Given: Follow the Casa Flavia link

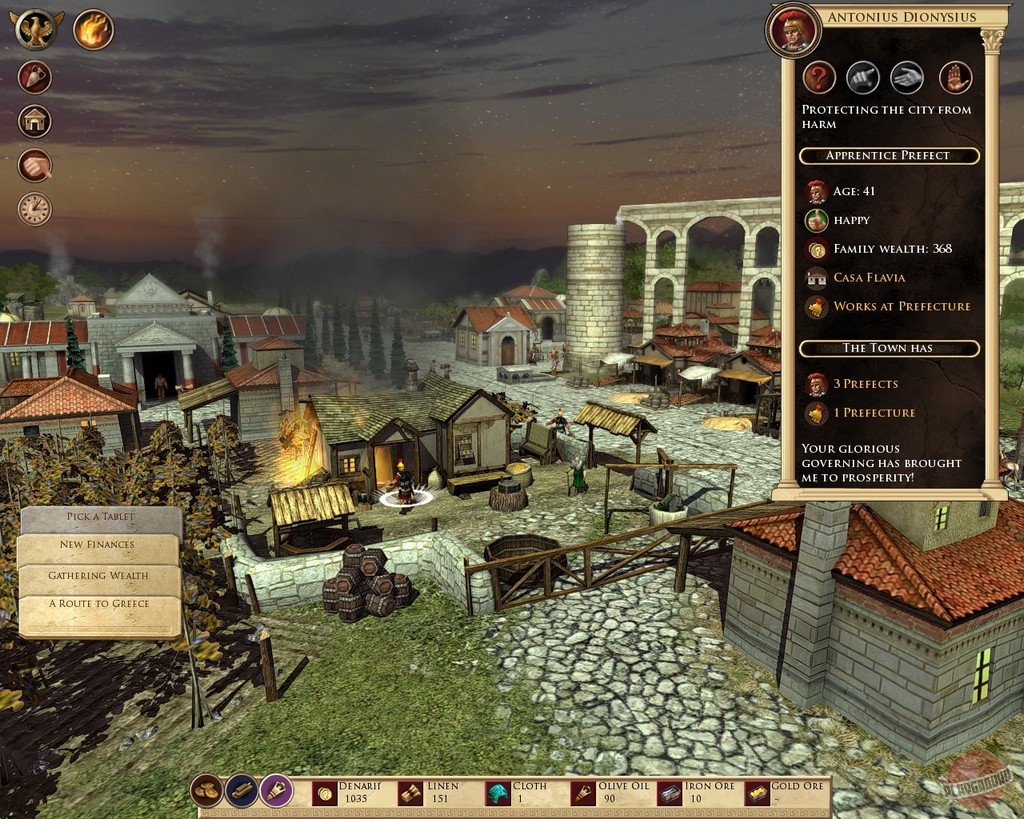Looking at the screenshot, I should click(868, 277).
